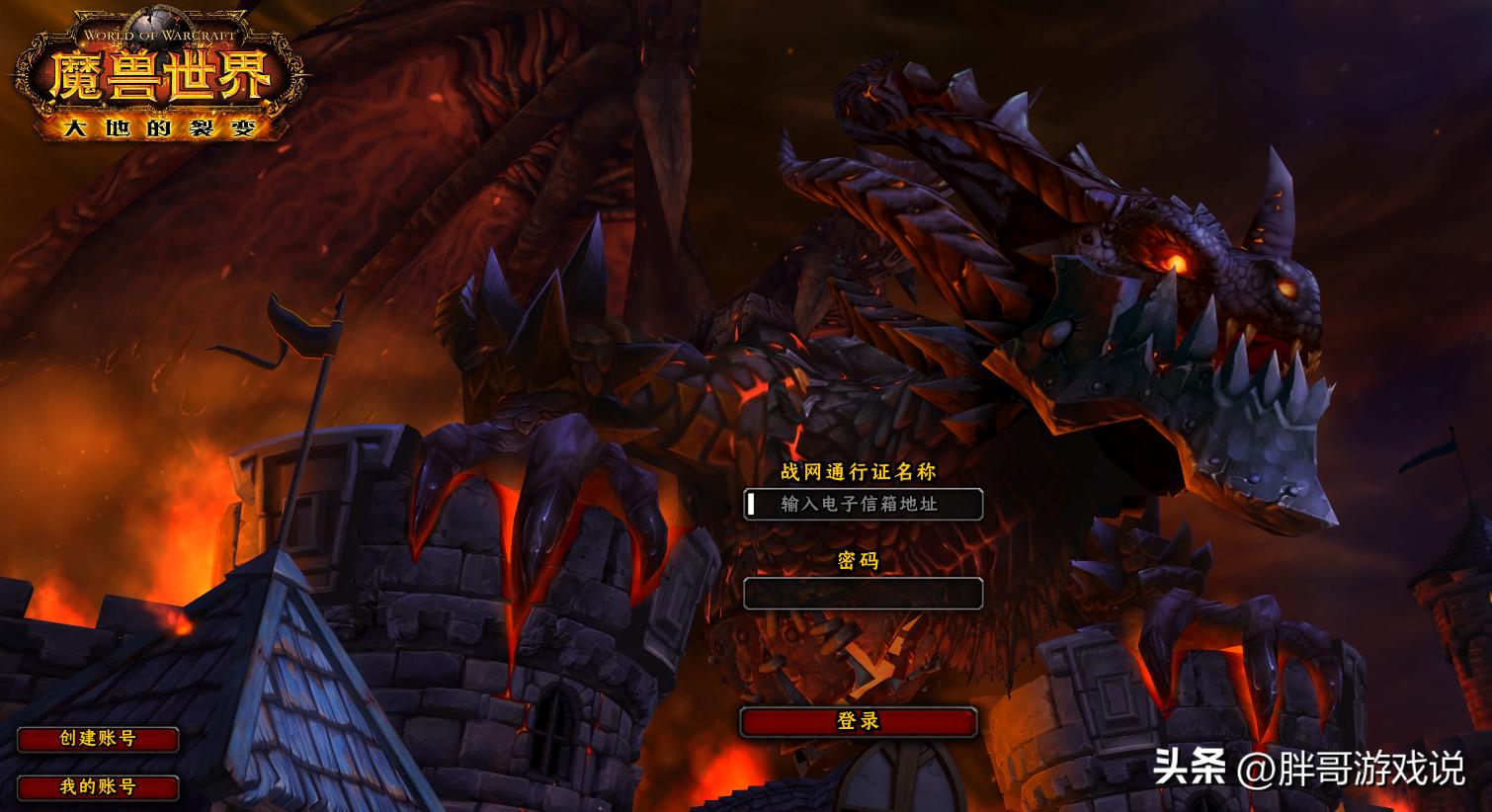Open the 我的账号 account page

[98, 787]
